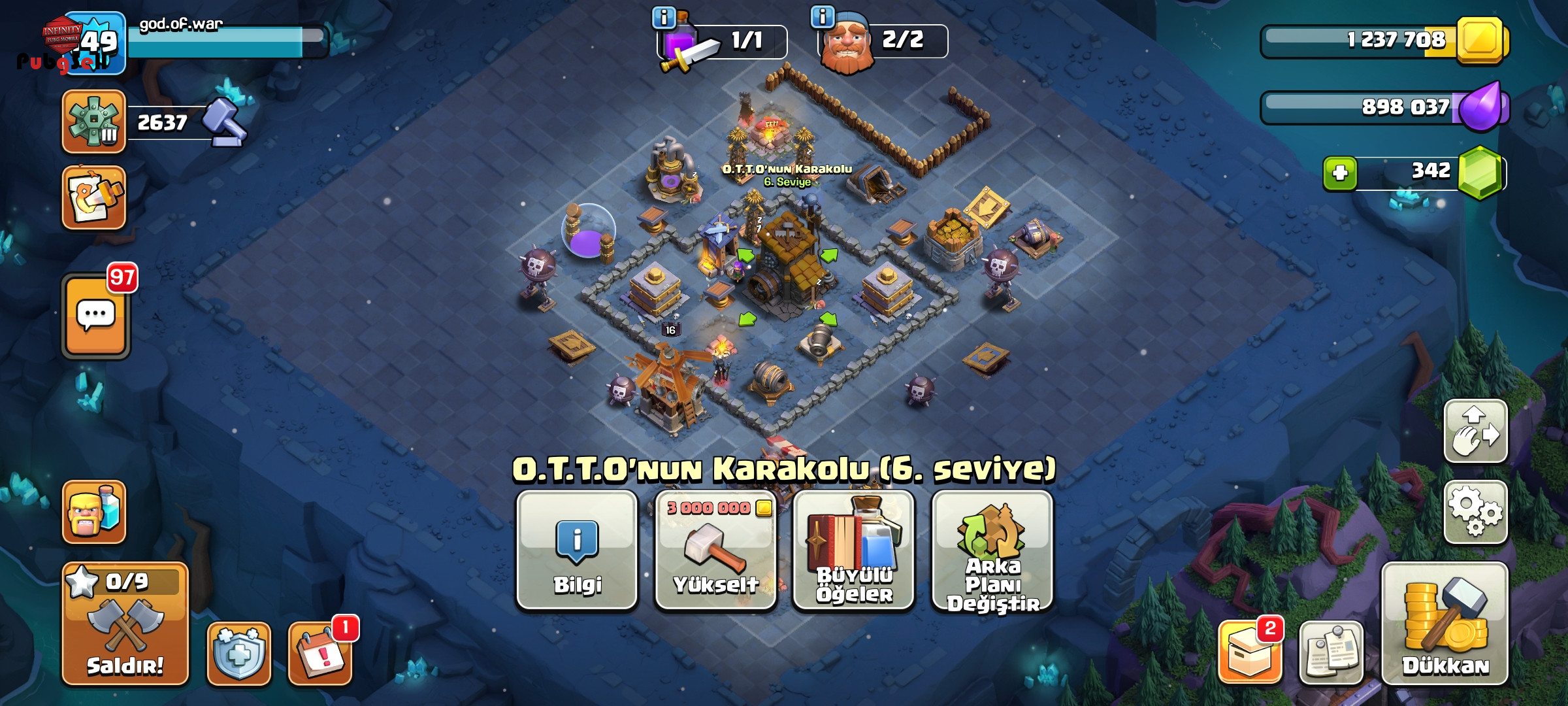Open the shield with plus icon
Image resolution: width=1568 pixels, height=706 pixels.
point(238,653)
